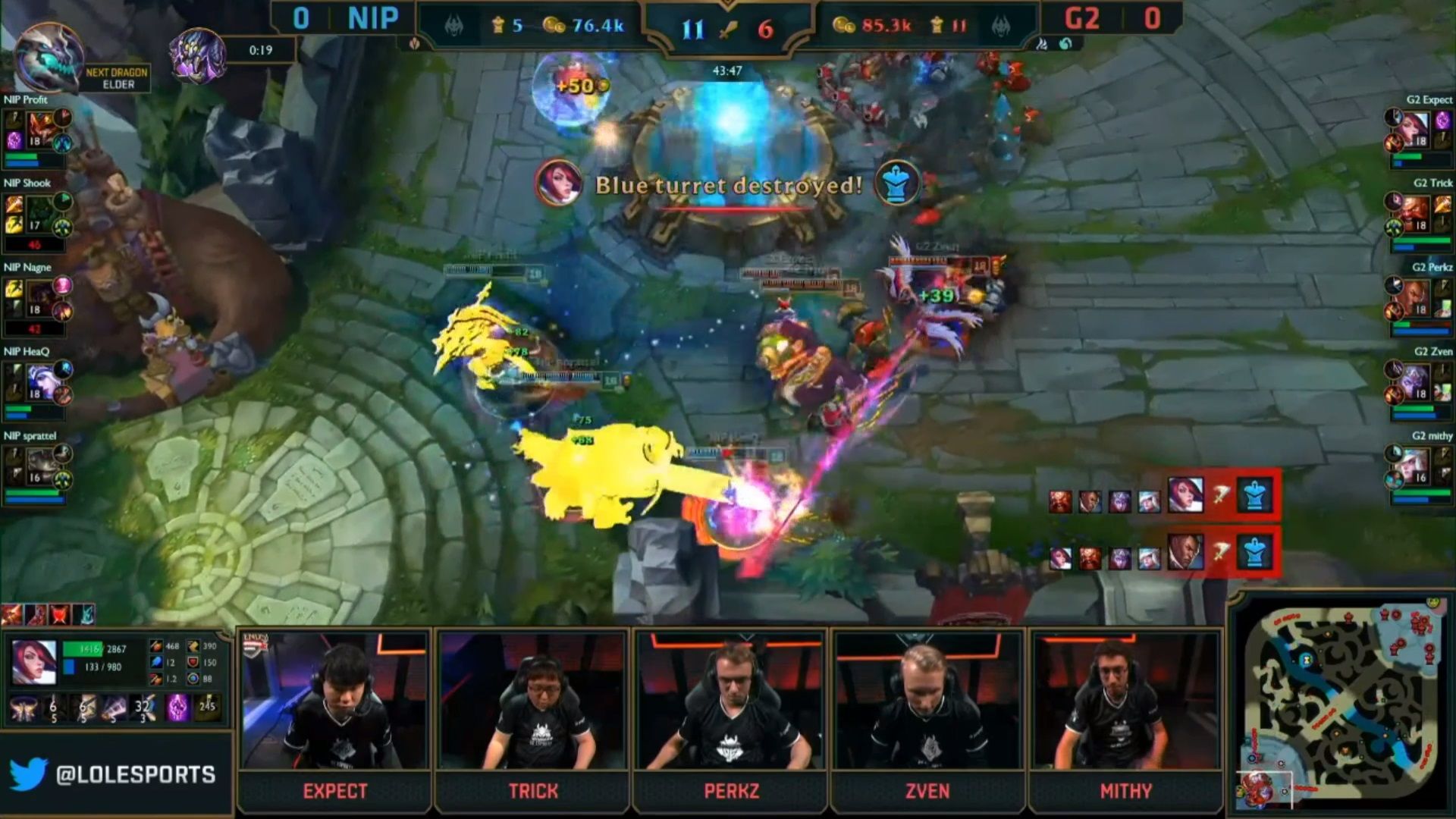1456x819 pixels.
Task: Select NIP Nagne's champion portrait
Action: 39,297
